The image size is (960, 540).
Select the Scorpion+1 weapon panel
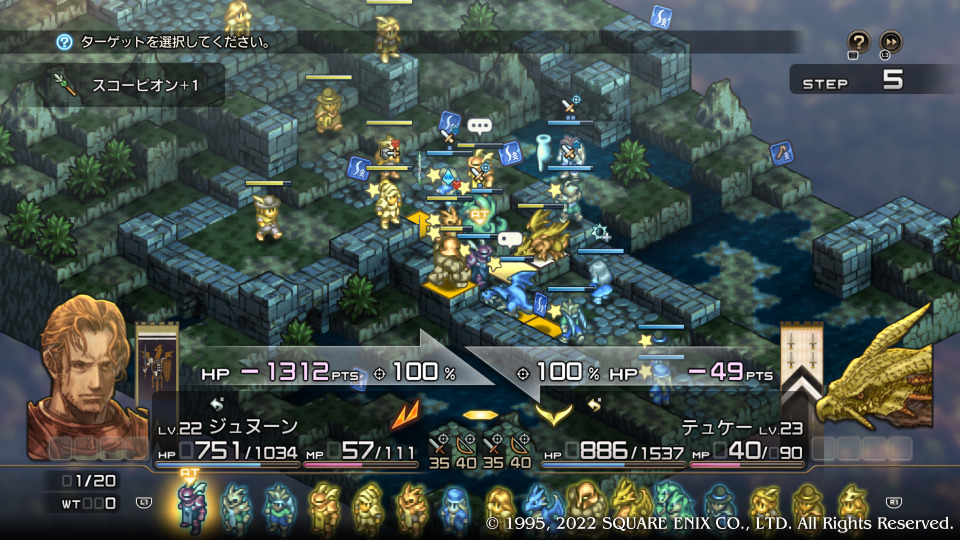[x=135, y=86]
